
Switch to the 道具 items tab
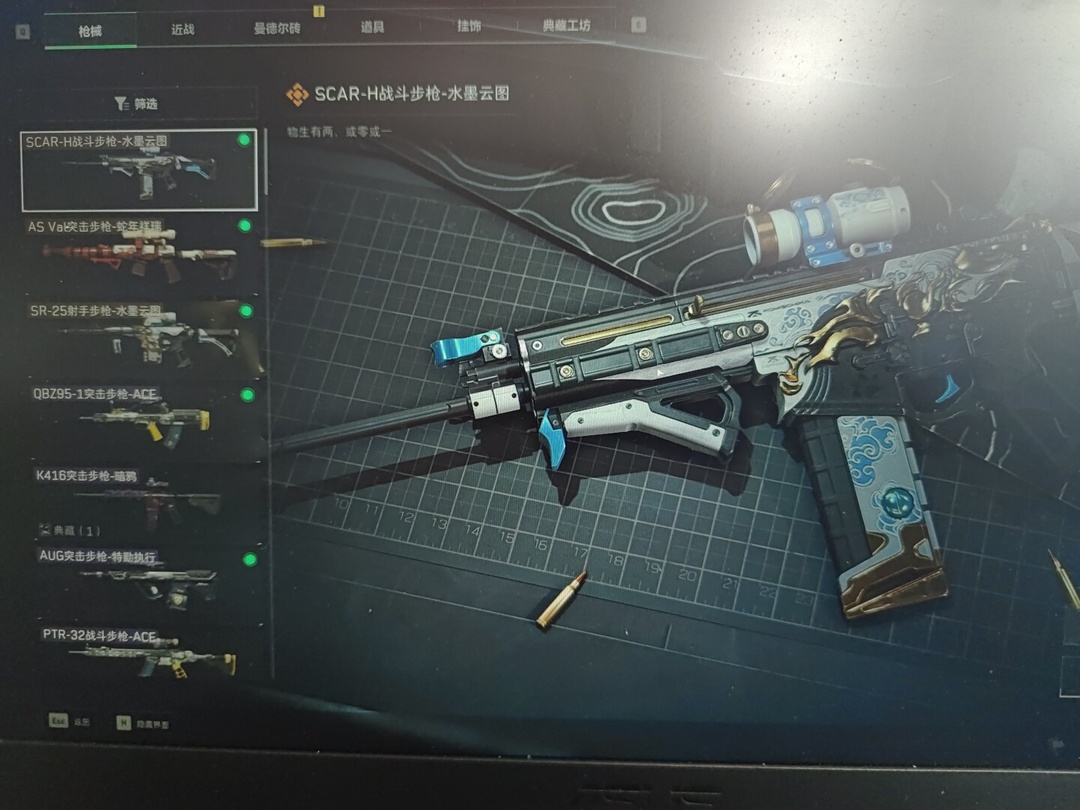(372, 27)
